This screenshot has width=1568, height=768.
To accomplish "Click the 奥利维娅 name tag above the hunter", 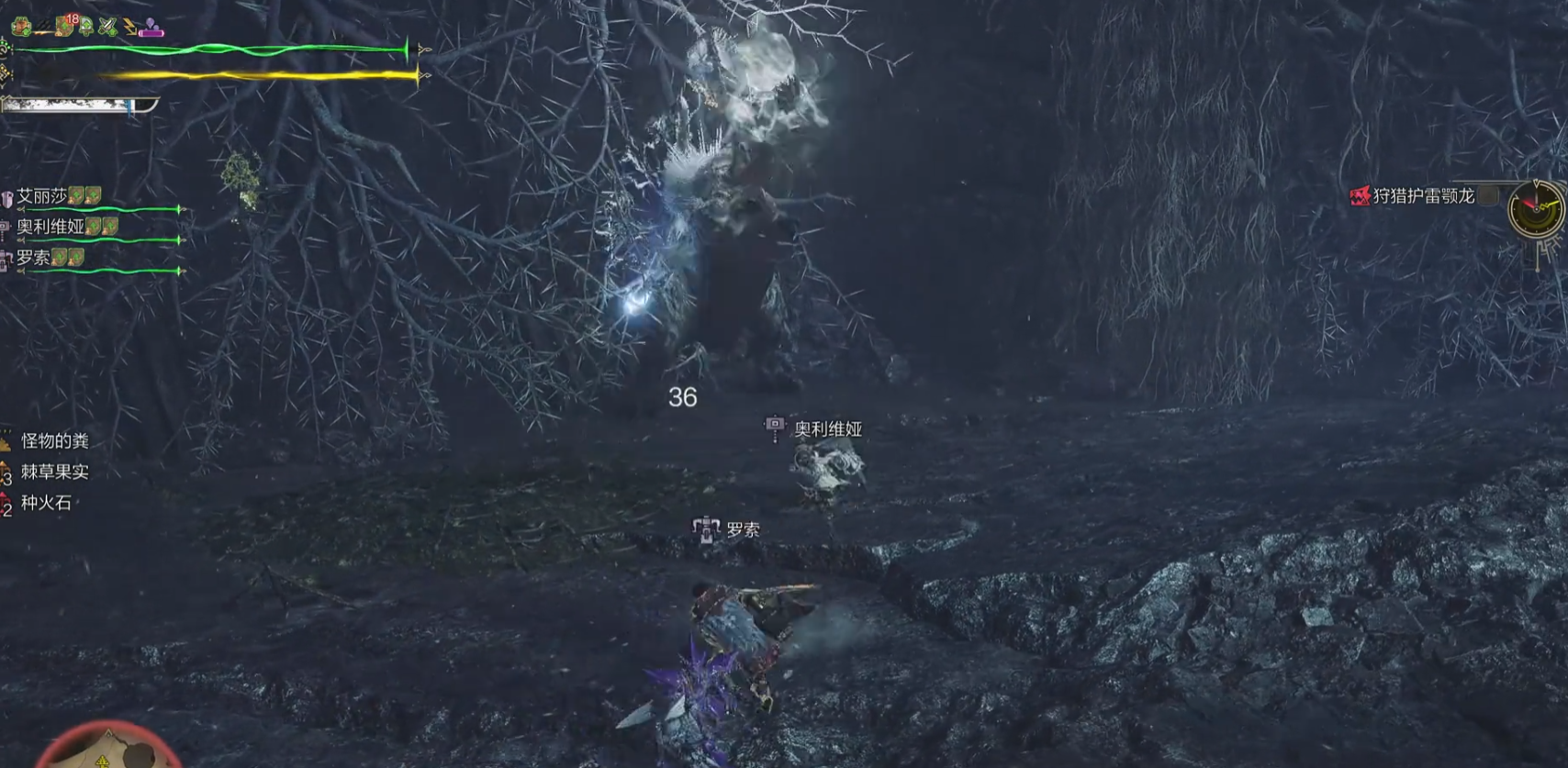I will pos(827,429).
